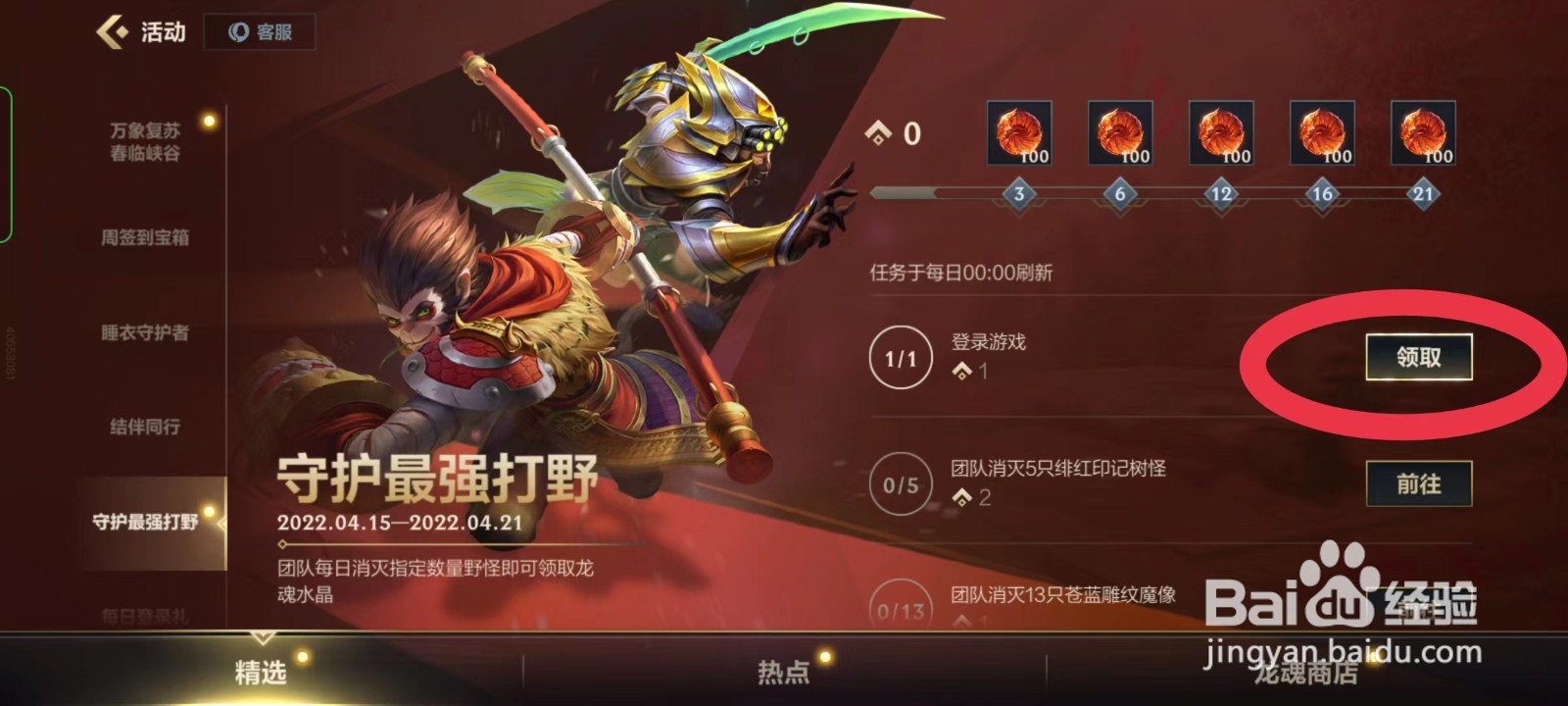Viewport: 1568px width, 706px height.
Task: Tap the 0/5 task progress circle
Action: tap(898, 484)
